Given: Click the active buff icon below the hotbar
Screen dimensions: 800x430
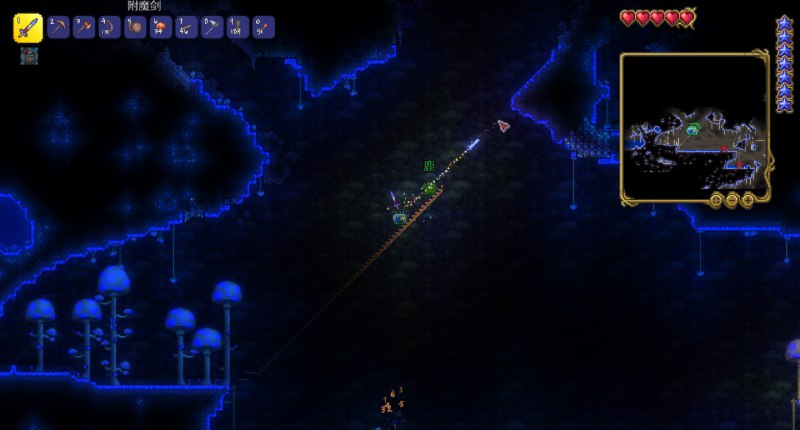Looking at the screenshot, I should coord(27,56).
